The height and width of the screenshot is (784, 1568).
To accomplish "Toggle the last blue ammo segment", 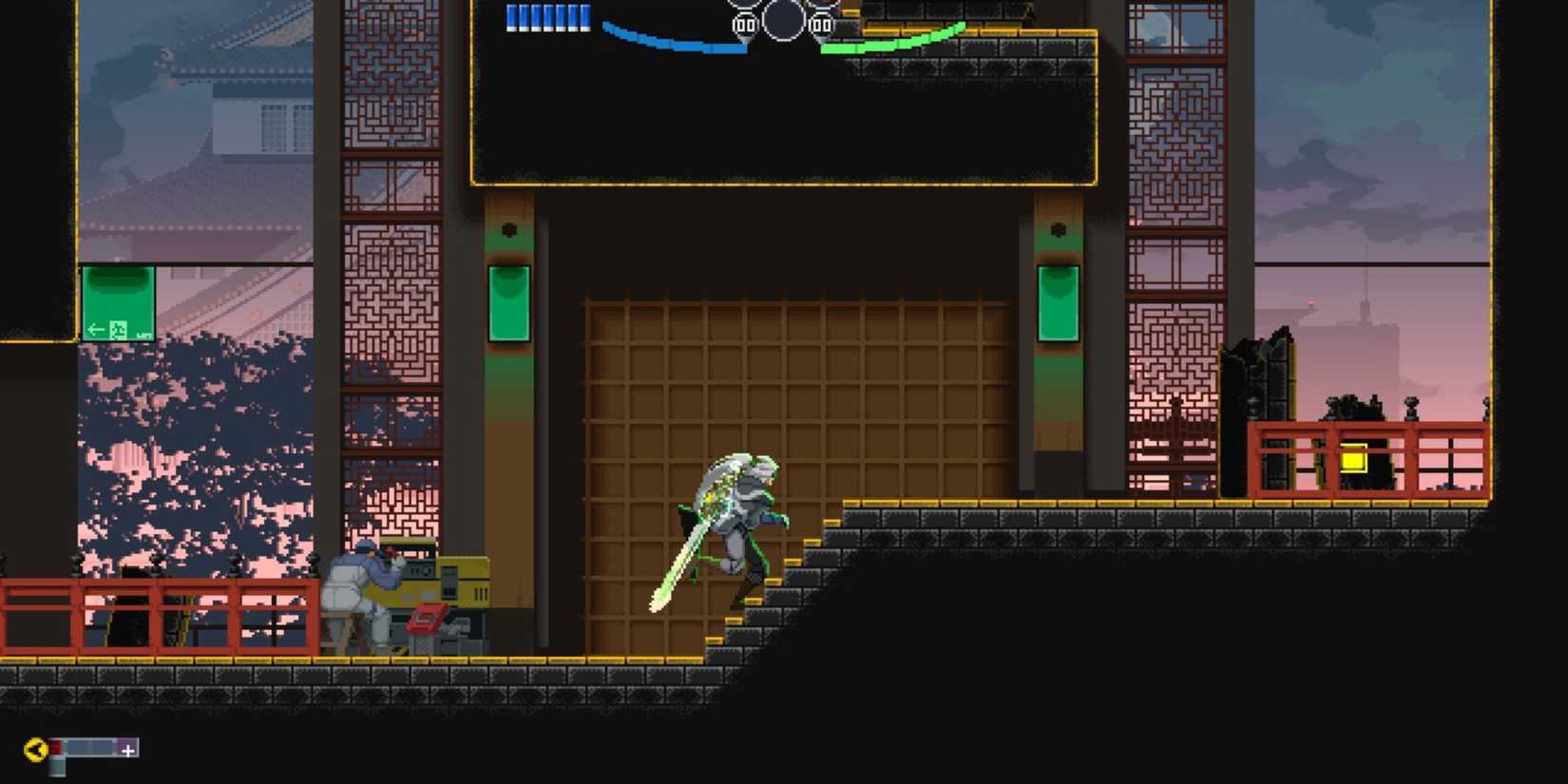I will coord(583,15).
